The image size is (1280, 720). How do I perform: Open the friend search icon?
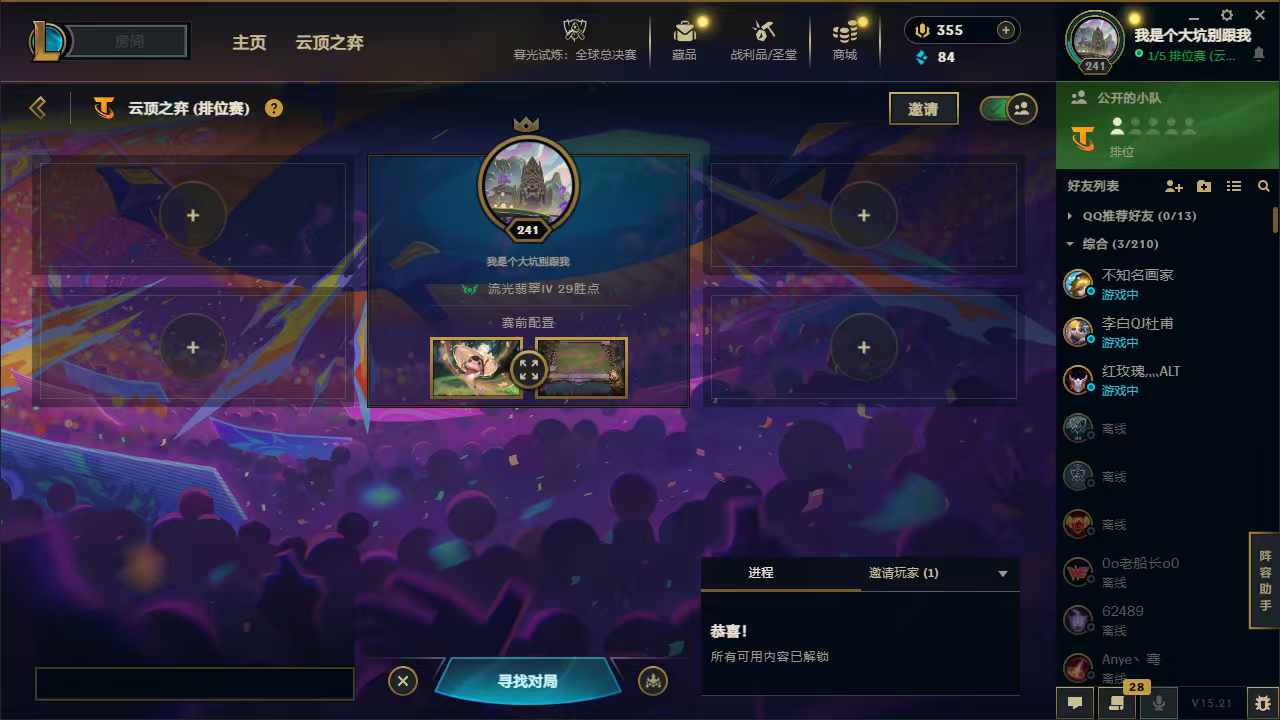click(1264, 186)
